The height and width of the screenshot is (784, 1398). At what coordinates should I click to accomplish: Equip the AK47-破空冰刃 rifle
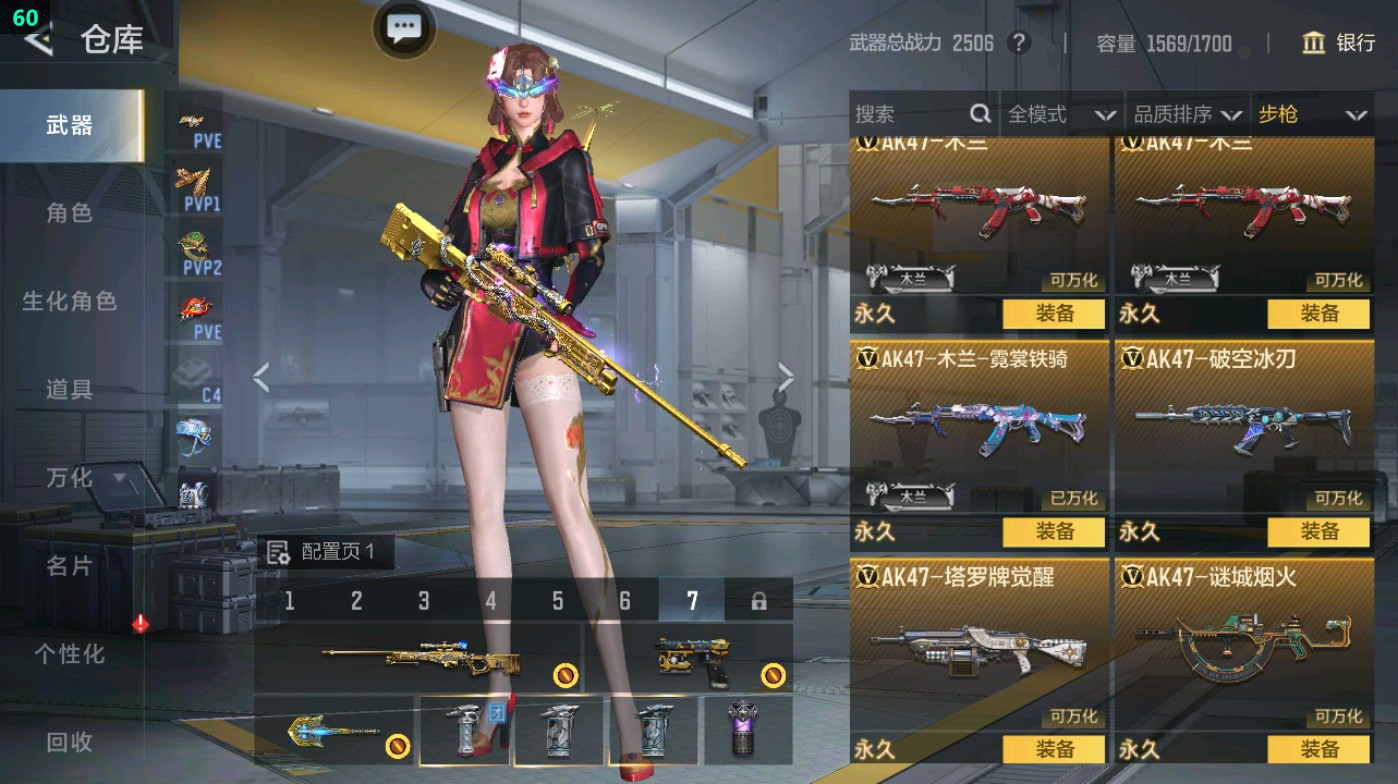tap(1318, 532)
